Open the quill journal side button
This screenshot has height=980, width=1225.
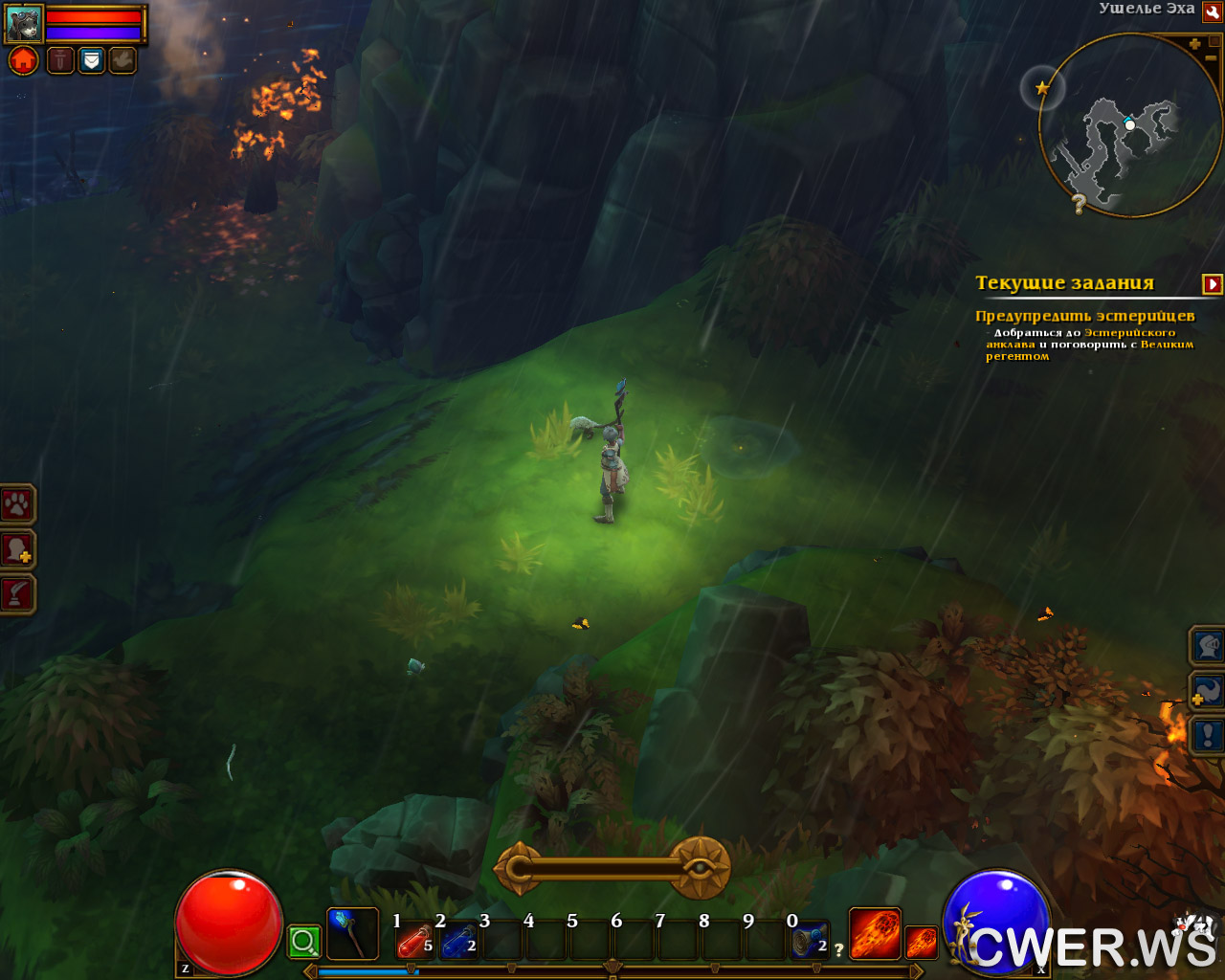pyautogui.click(x=17, y=594)
